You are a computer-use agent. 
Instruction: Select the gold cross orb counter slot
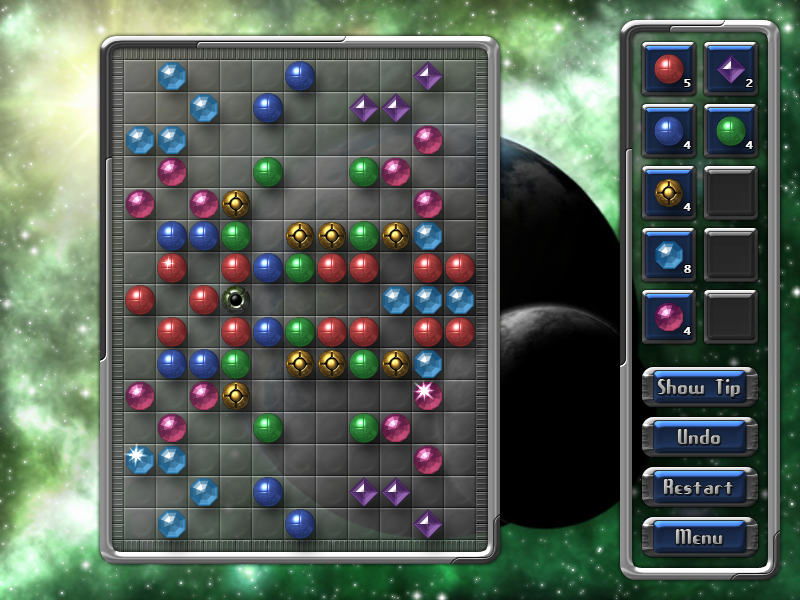pos(668,193)
